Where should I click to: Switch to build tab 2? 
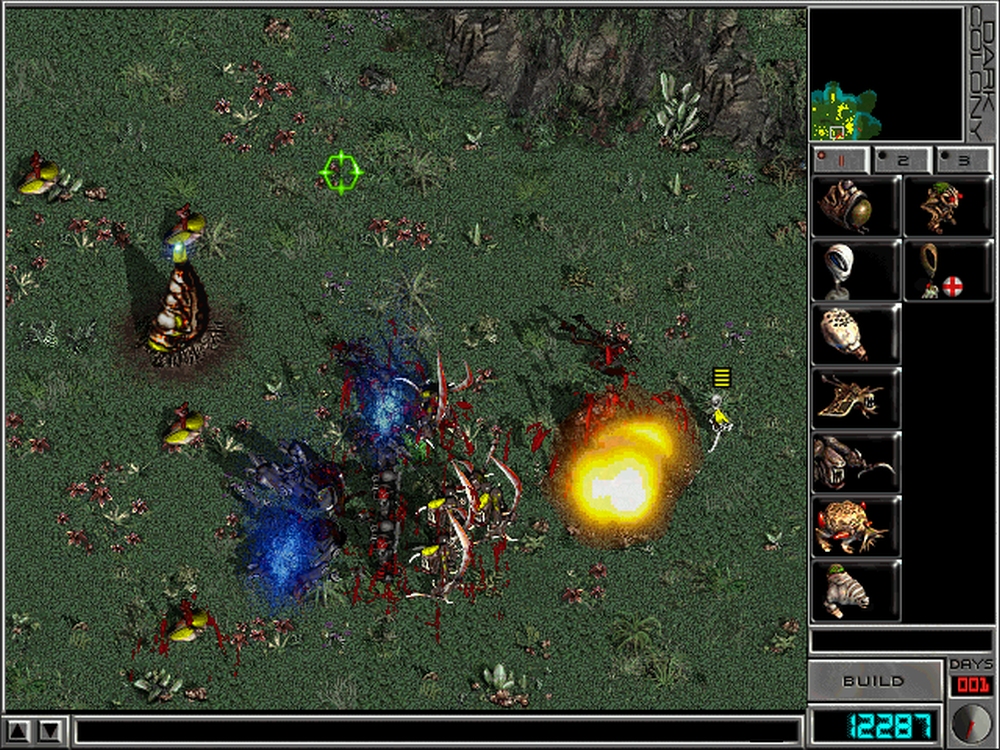click(901, 159)
